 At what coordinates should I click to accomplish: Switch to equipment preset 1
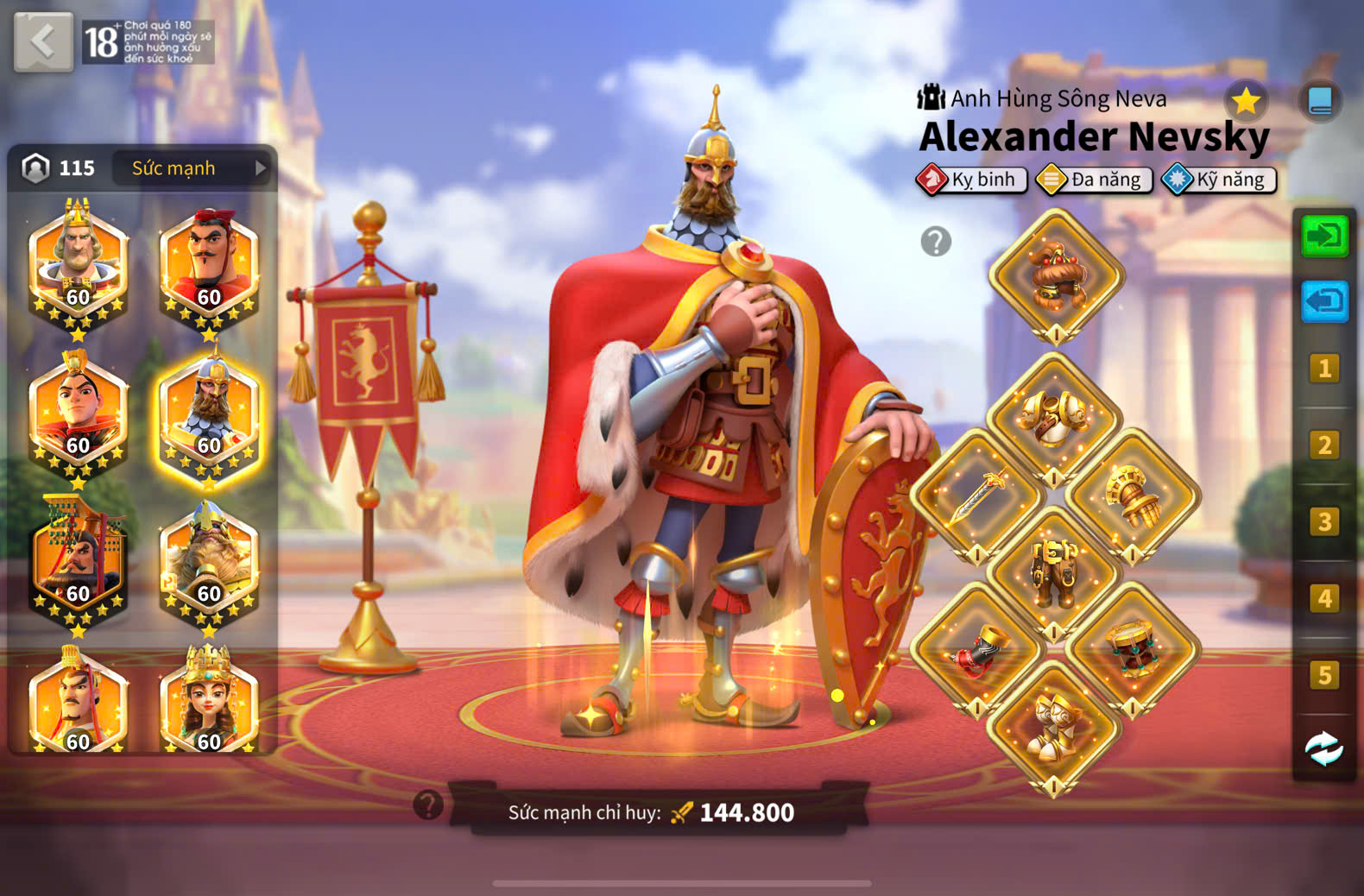coord(1323,369)
